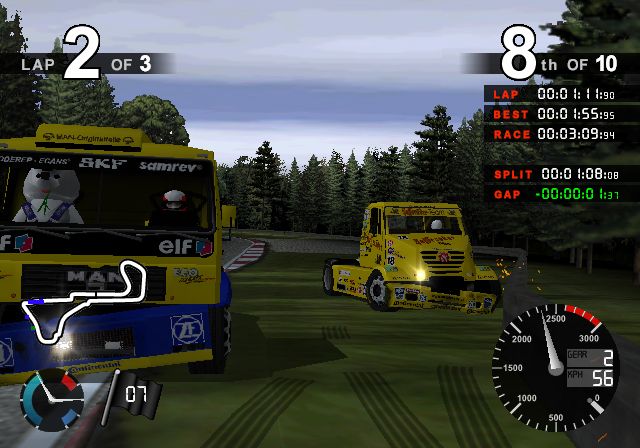Click the round blue and red gauge
The width and height of the screenshot is (640, 448).
tap(52, 399)
